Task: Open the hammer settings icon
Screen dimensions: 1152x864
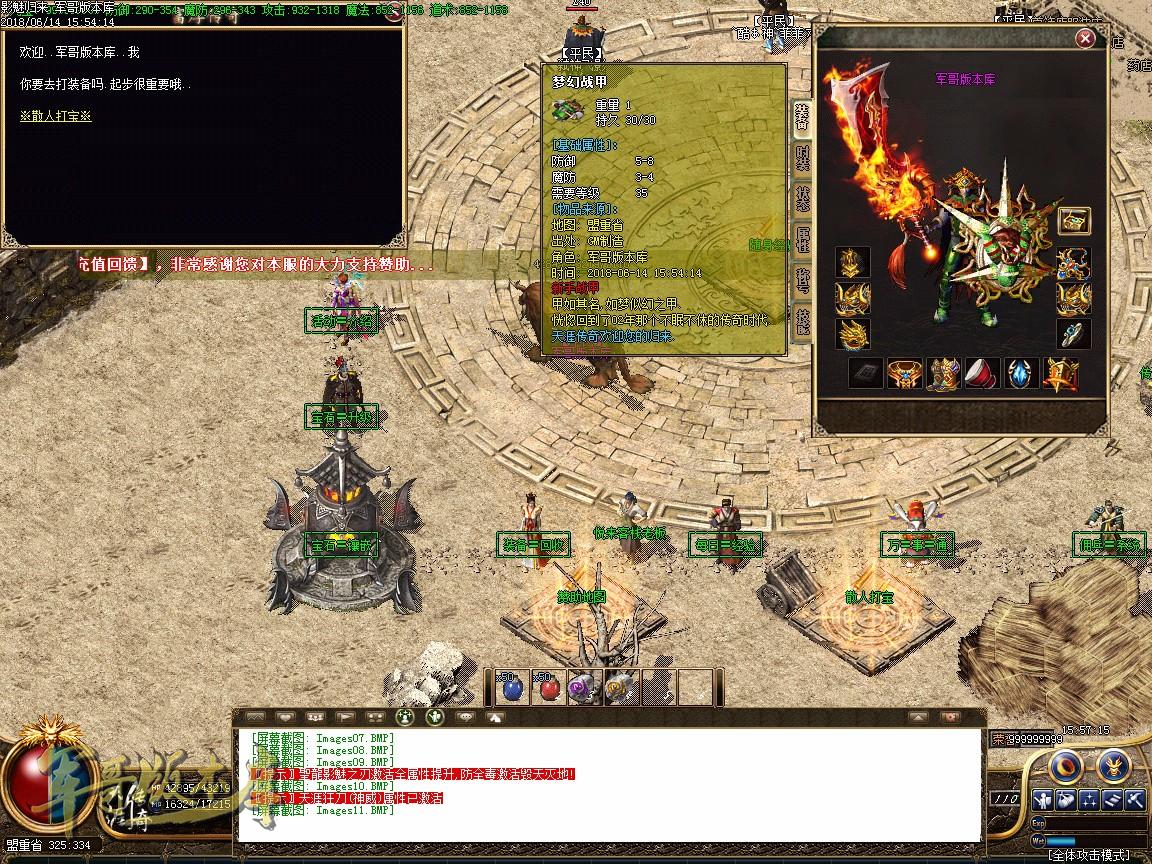Action: pyautogui.click(x=1134, y=799)
